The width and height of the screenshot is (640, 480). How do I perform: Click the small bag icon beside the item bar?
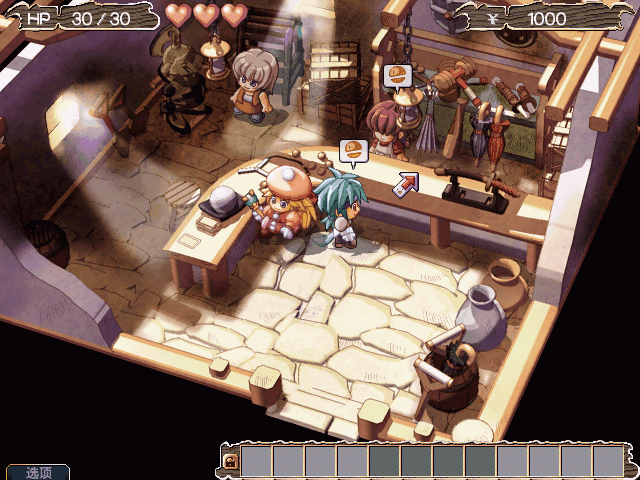(x=230, y=461)
